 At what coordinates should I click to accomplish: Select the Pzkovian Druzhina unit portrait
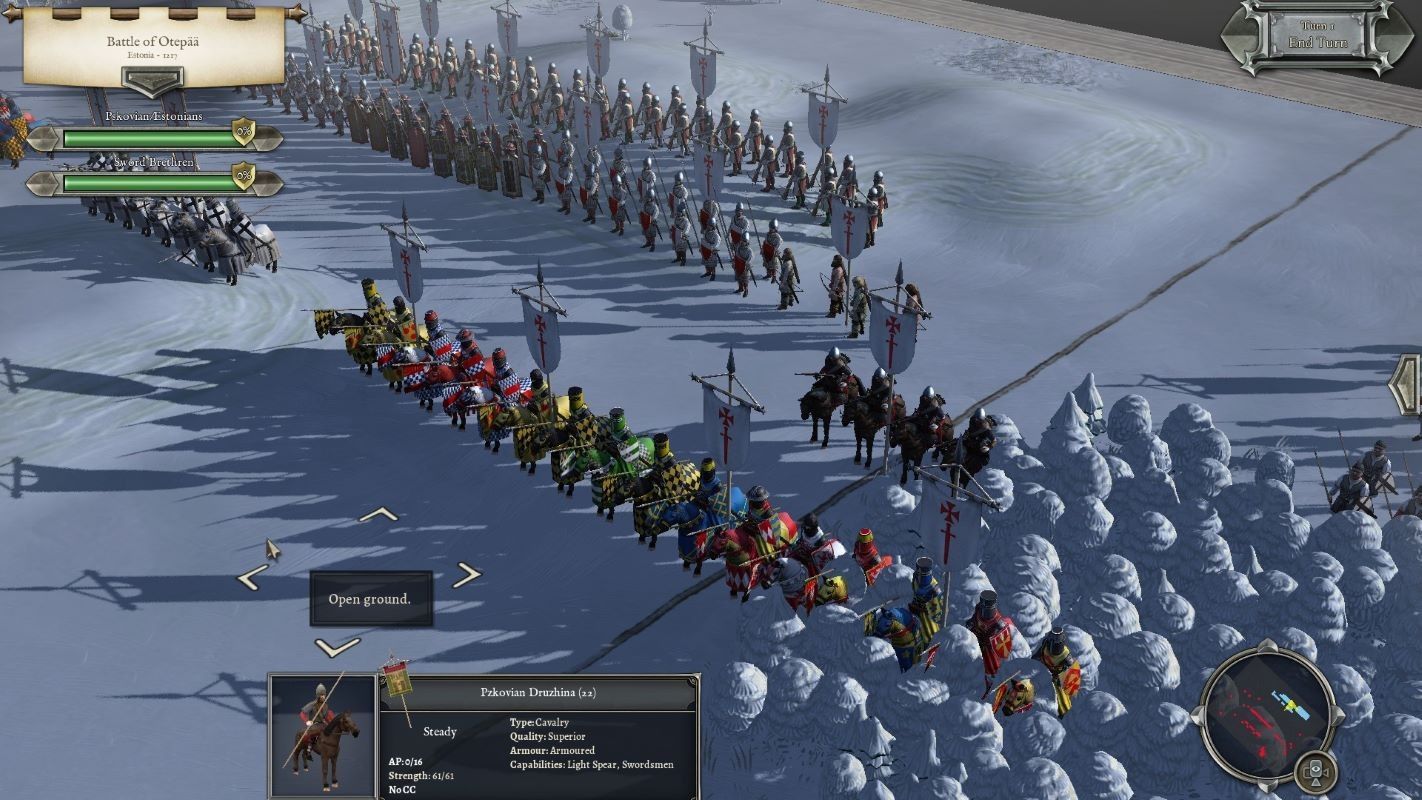point(322,737)
